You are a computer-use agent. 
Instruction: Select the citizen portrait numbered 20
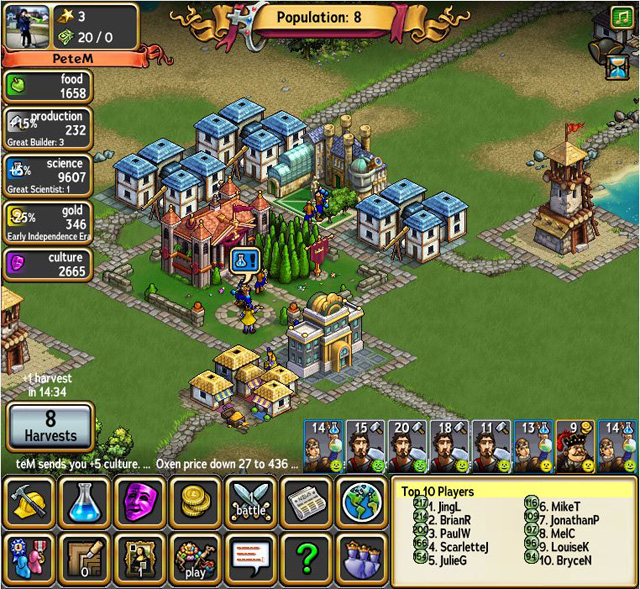[407, 446]
